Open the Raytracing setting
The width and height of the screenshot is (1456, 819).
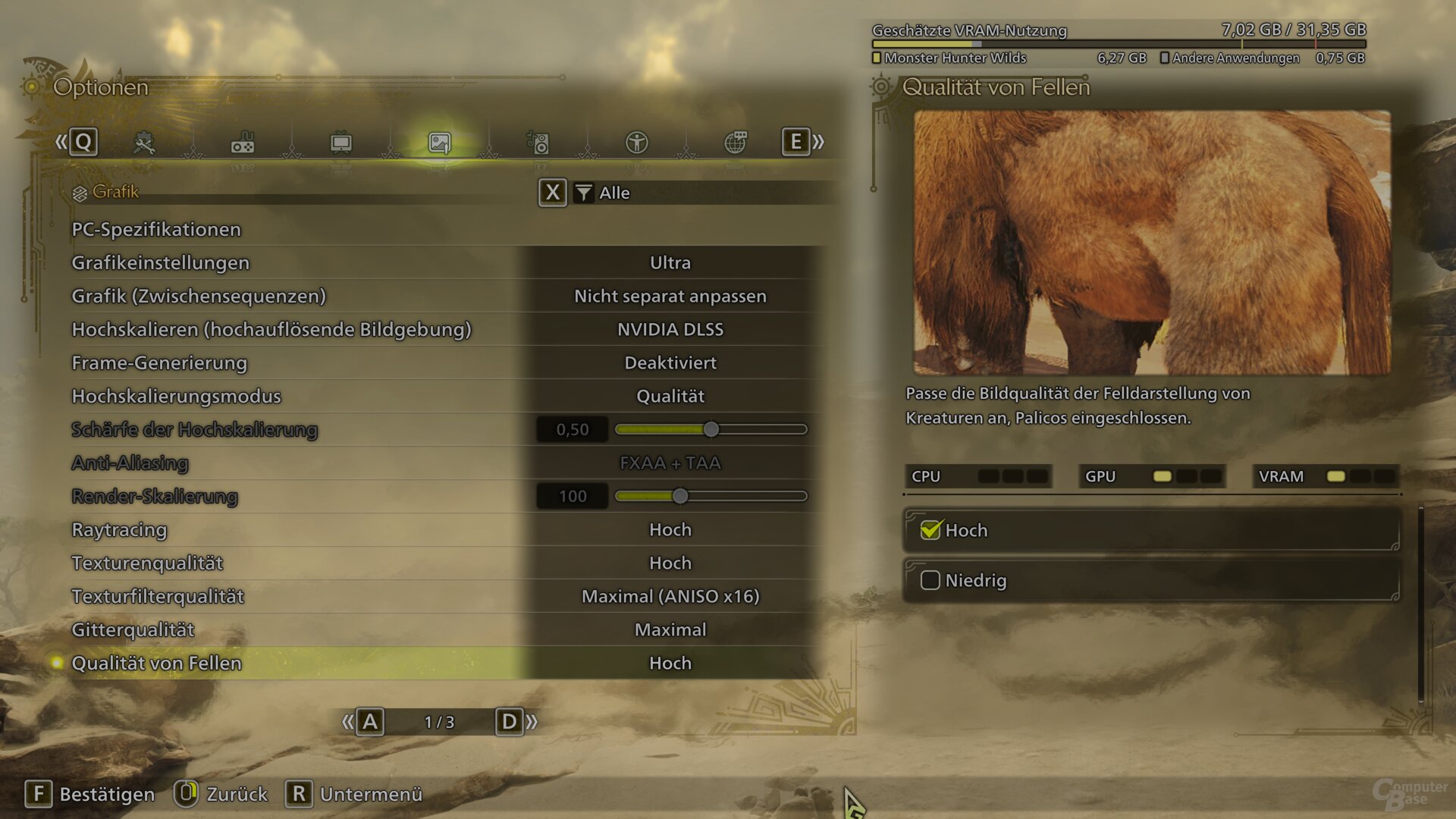pos(670,529)
